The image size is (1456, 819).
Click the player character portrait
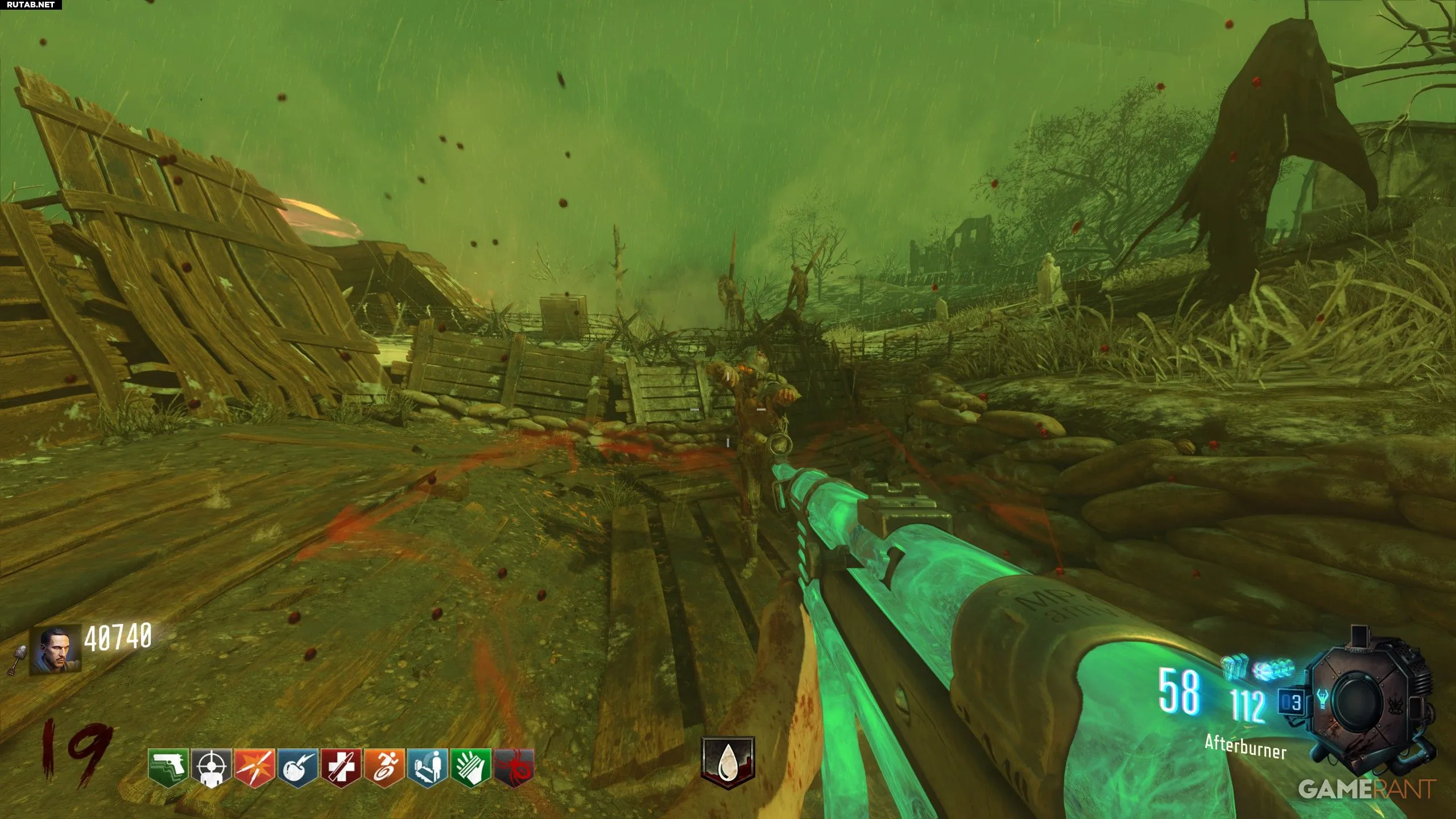click(55, 650)
